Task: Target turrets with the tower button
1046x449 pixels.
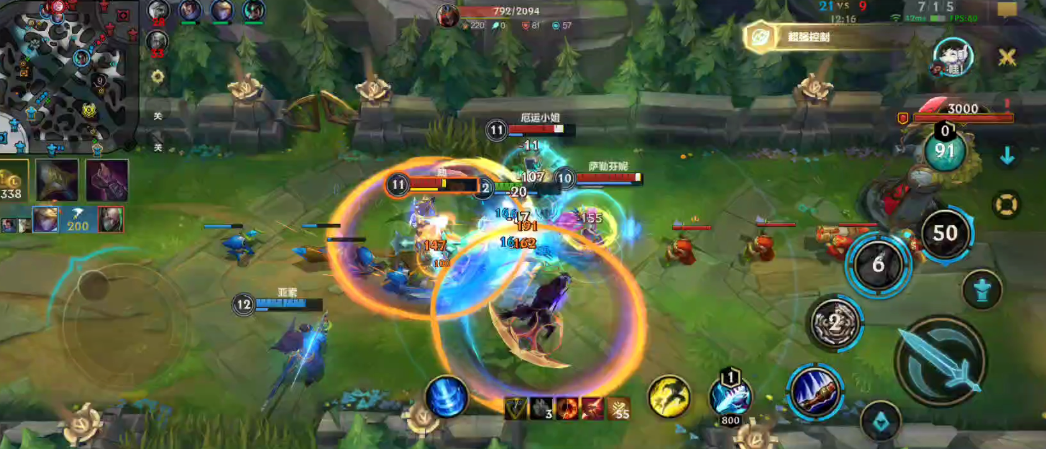Action: pyautogui.click(x=981, y=289)
